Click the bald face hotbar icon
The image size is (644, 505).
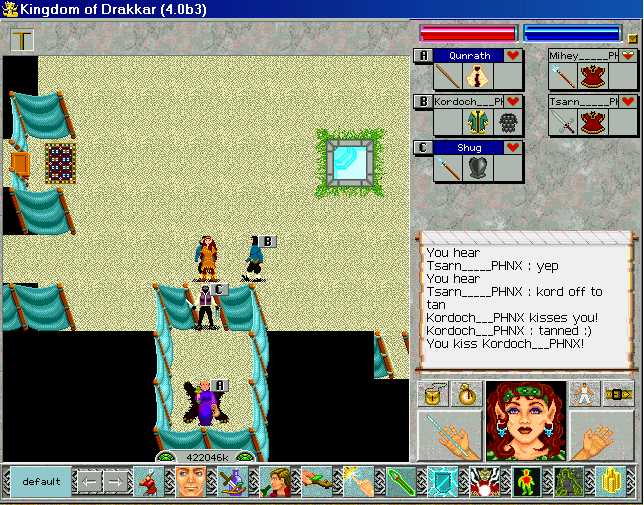point(189,482)
